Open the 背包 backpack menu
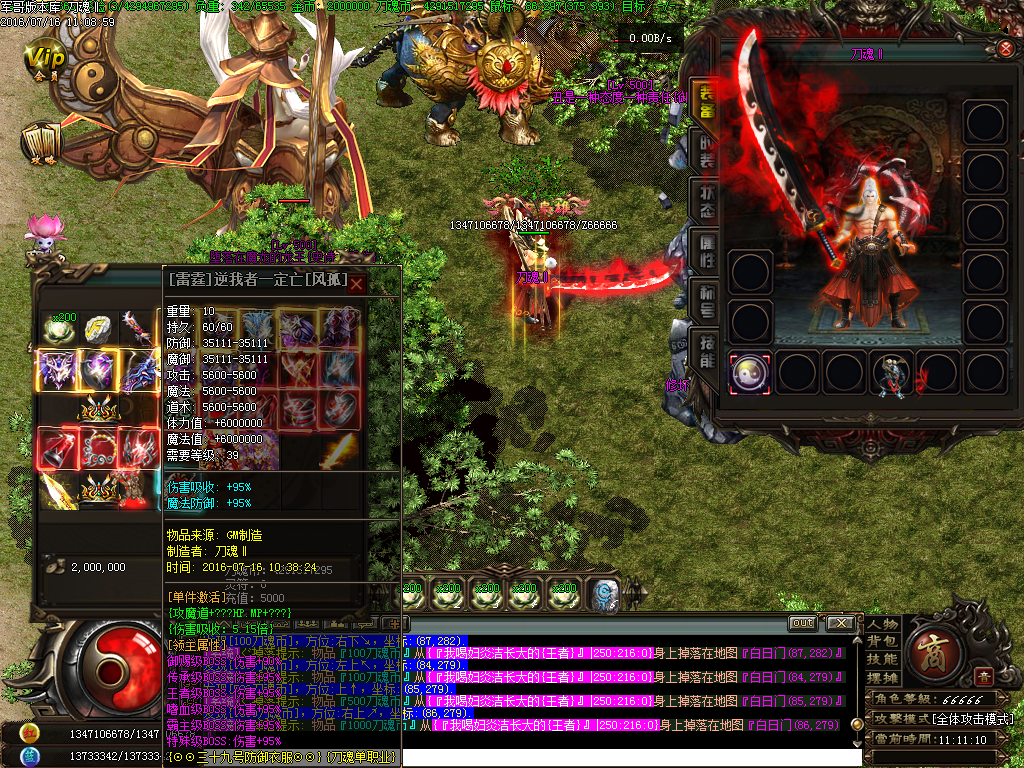Viewport: 1024px width, 768px height. (x=882, y=642)
